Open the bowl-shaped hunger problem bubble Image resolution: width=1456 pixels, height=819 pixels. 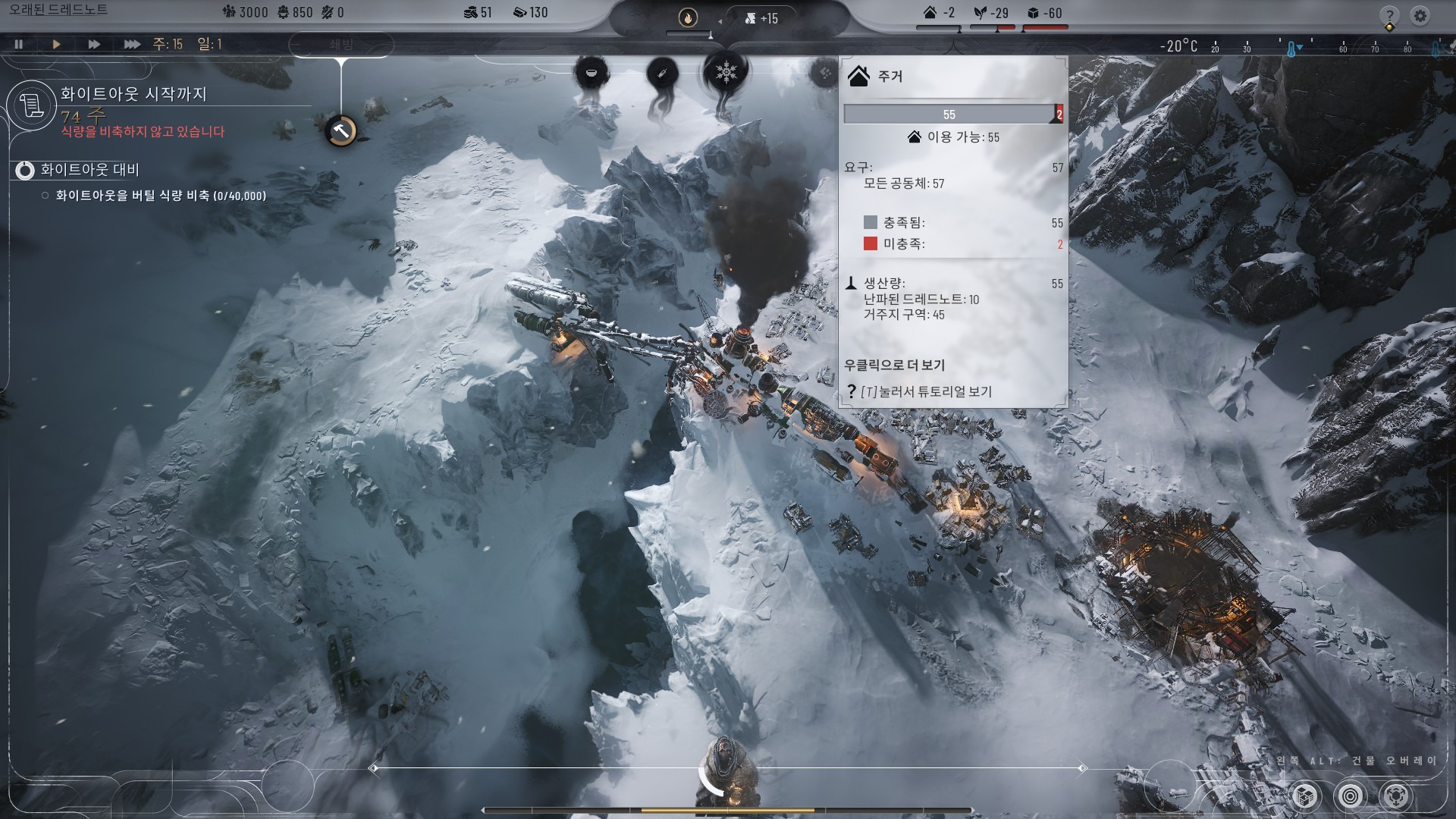coord(591,74)
